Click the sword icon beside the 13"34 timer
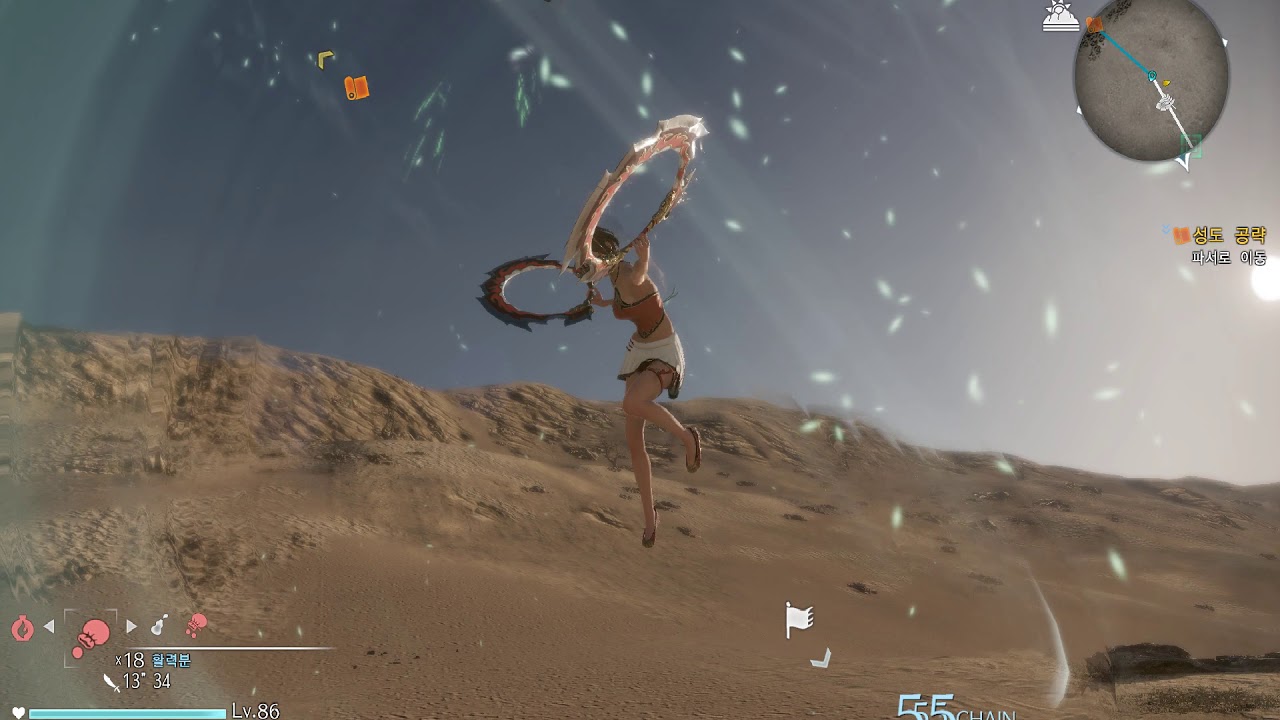 (x=111, y=683)
